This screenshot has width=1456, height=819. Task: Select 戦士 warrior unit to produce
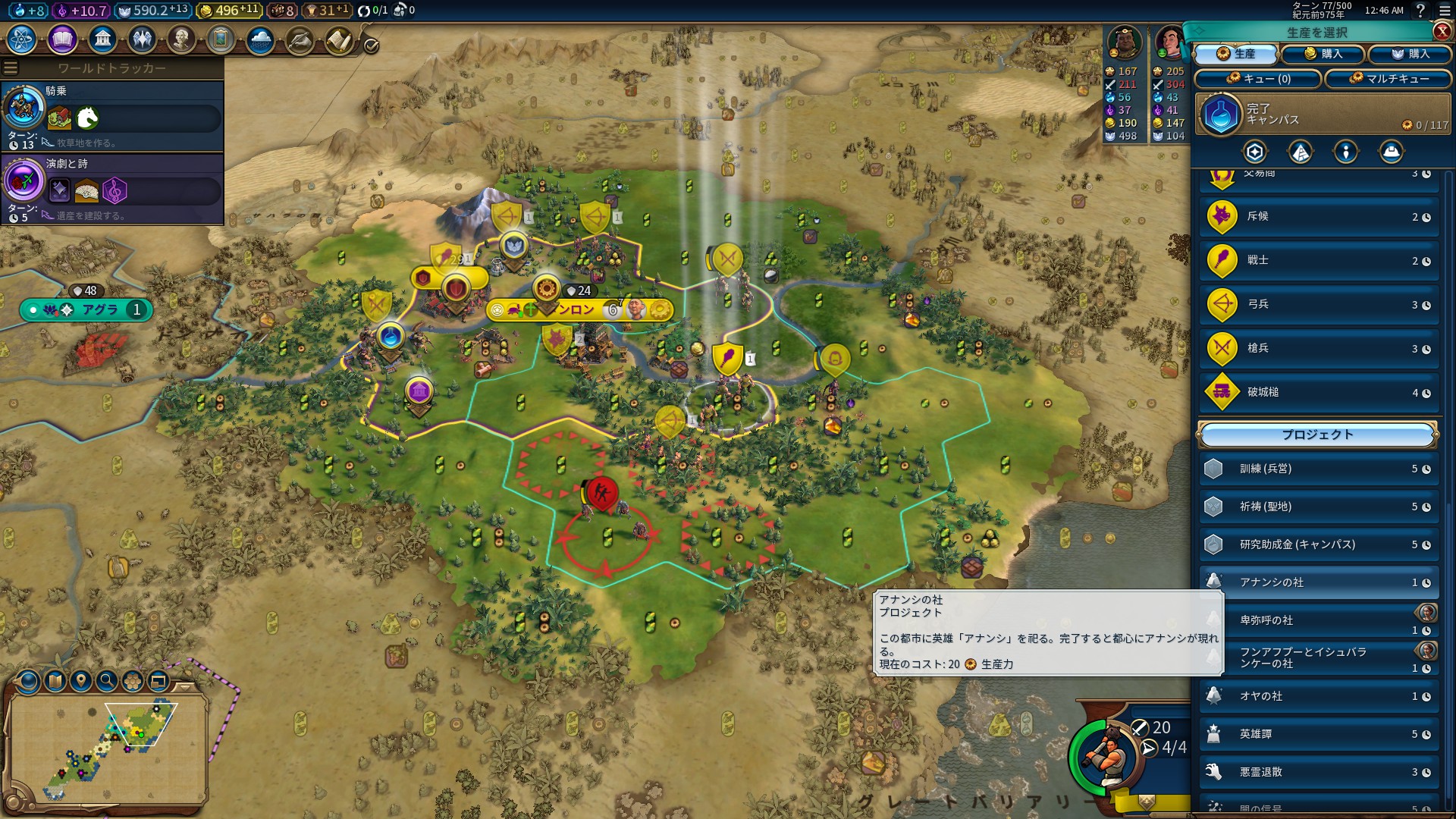pos(1319,261)
